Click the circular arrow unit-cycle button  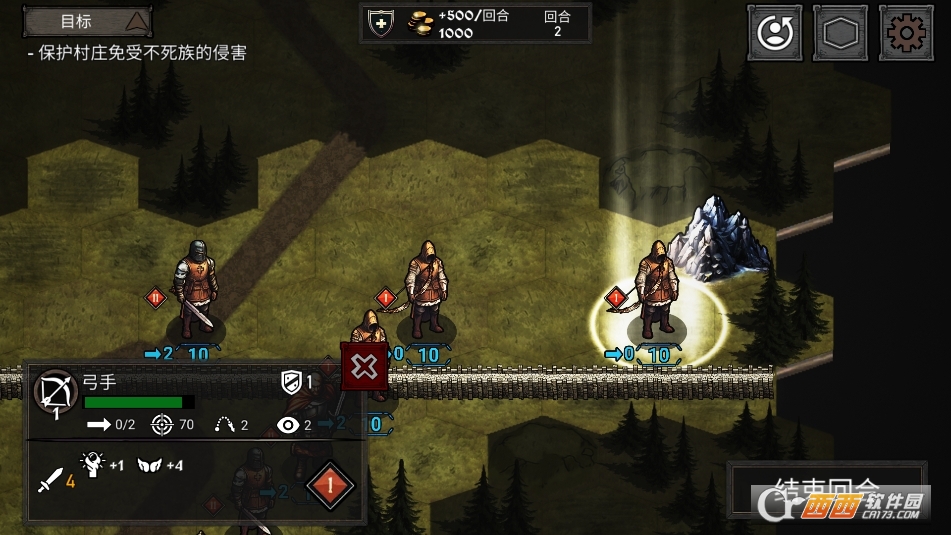[774, 33]
